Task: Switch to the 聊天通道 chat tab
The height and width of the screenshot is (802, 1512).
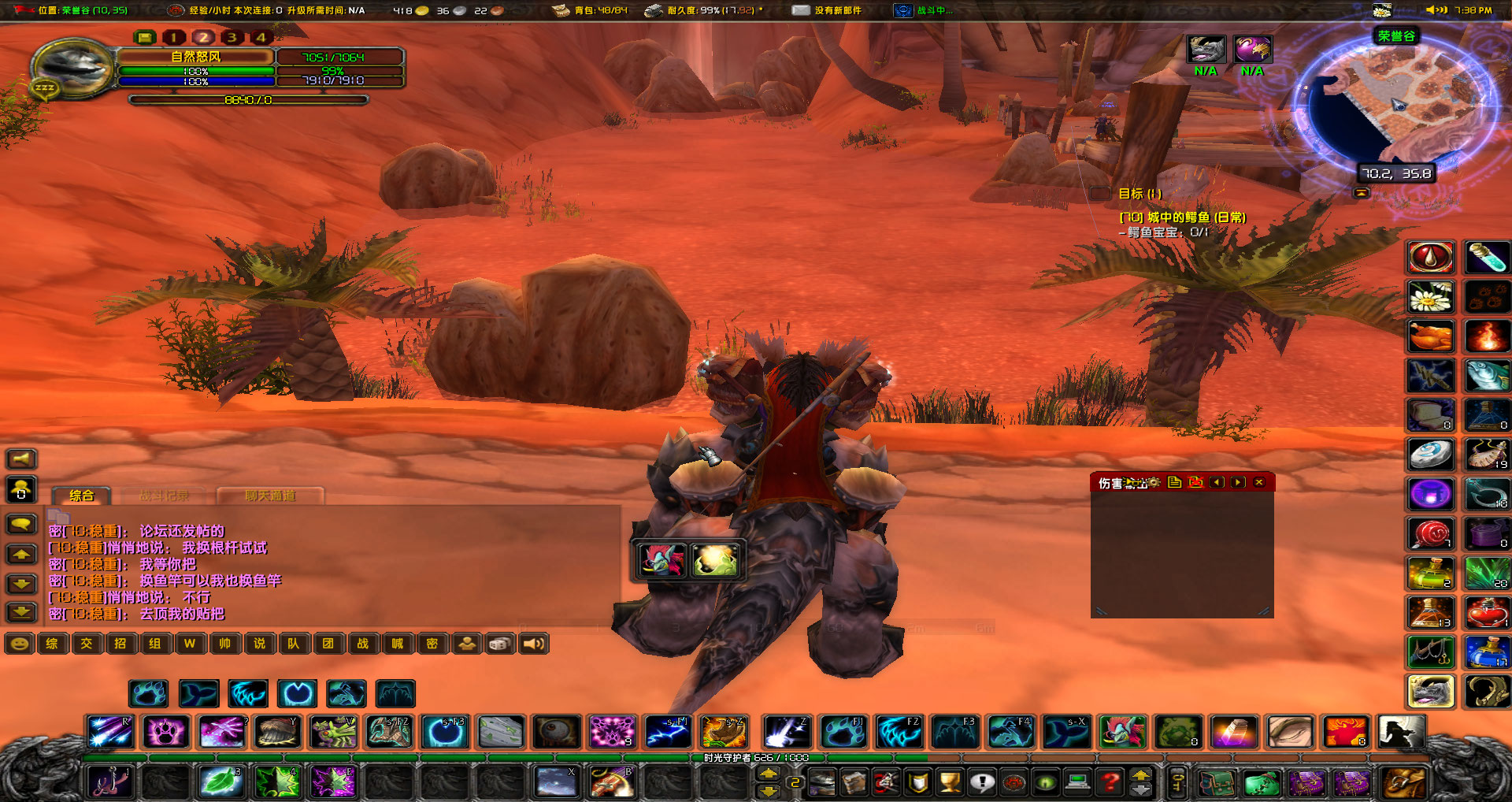Action: pos(271,496)
